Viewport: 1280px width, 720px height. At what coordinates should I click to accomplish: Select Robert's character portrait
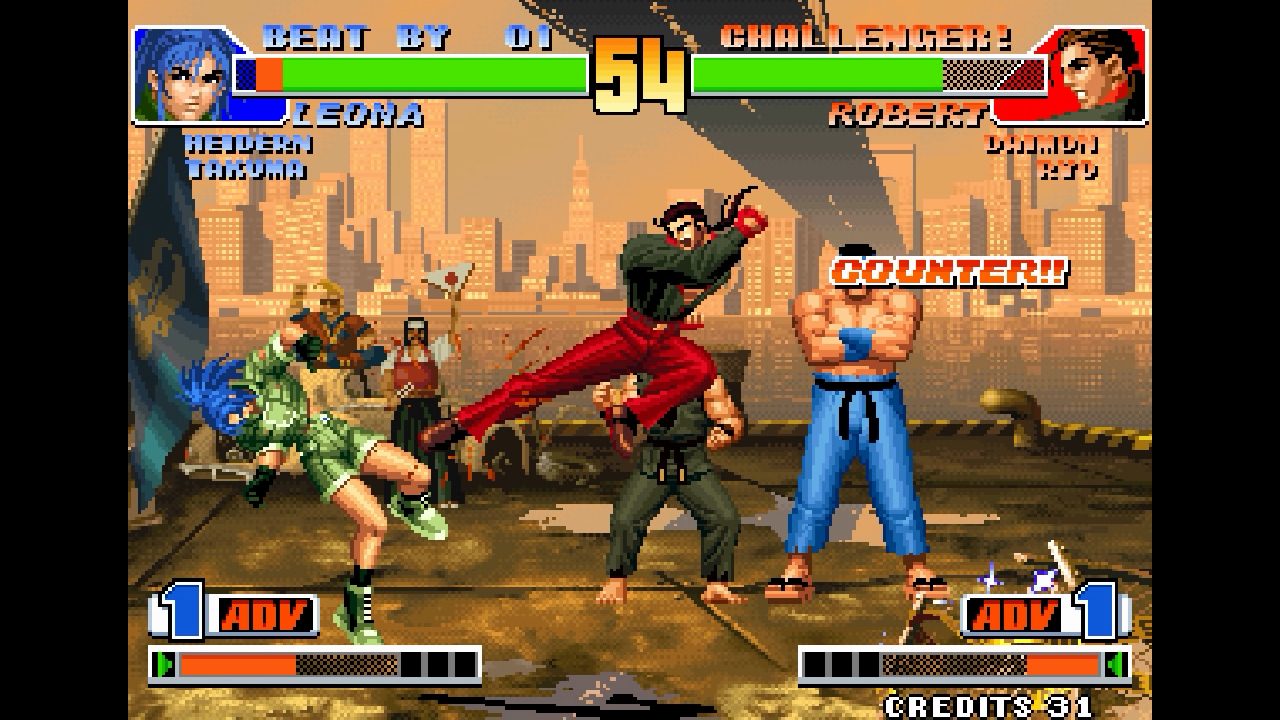tap(1094, 72)
